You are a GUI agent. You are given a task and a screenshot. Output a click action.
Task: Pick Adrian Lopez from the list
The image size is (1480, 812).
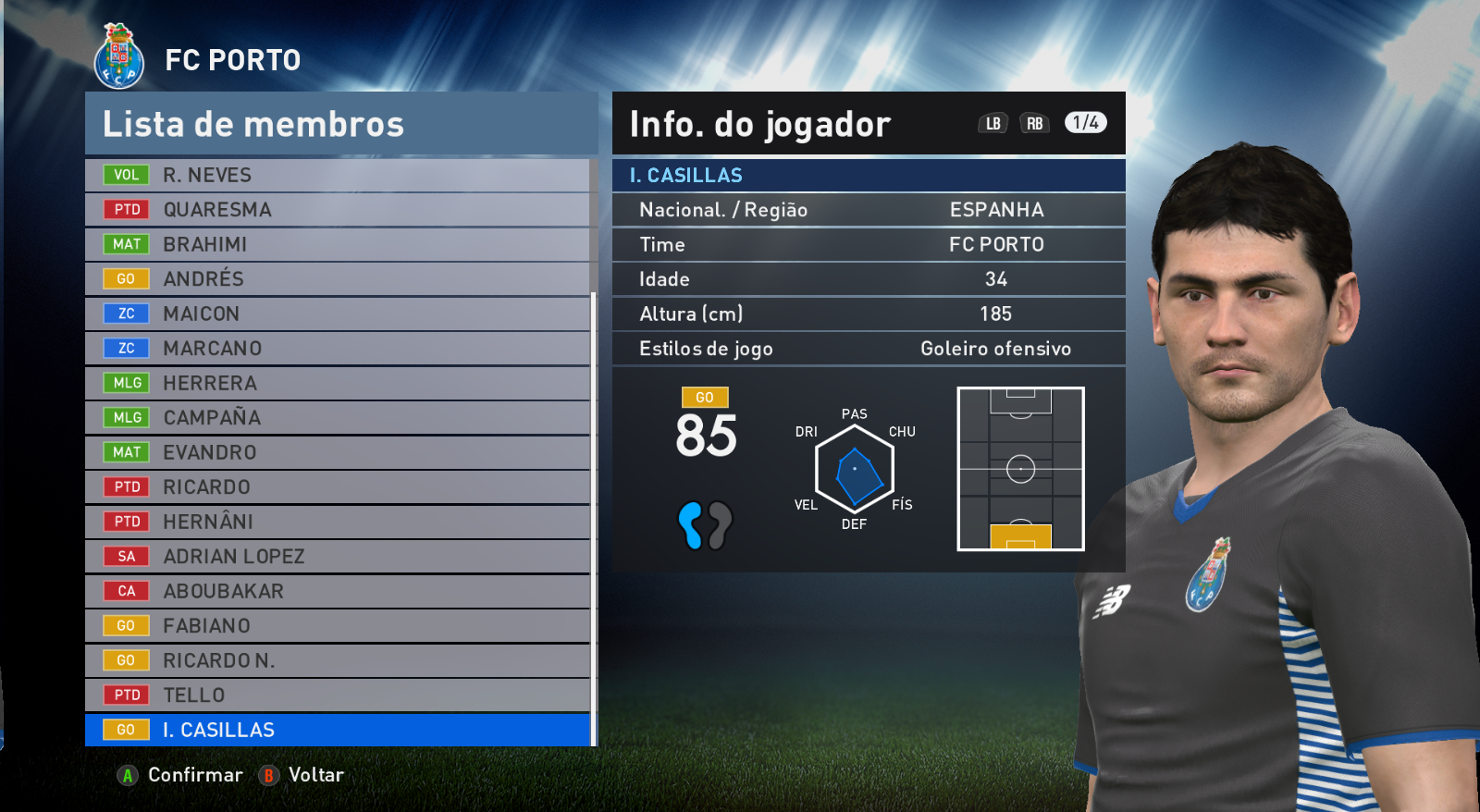[x=338, y=557]
